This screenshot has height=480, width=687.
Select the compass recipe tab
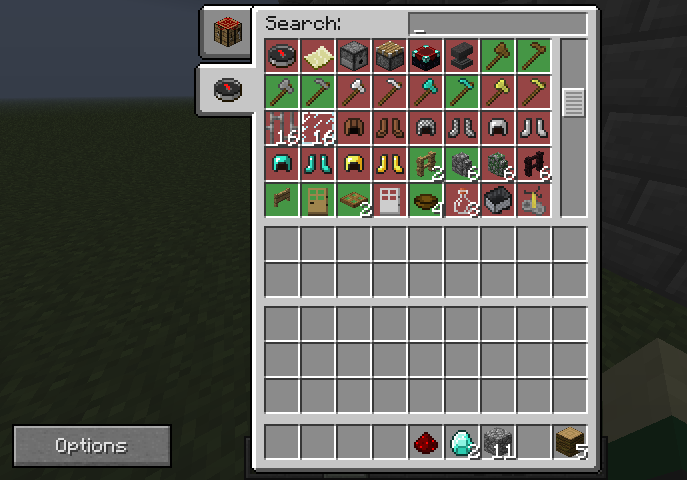(x=225, y=91)
